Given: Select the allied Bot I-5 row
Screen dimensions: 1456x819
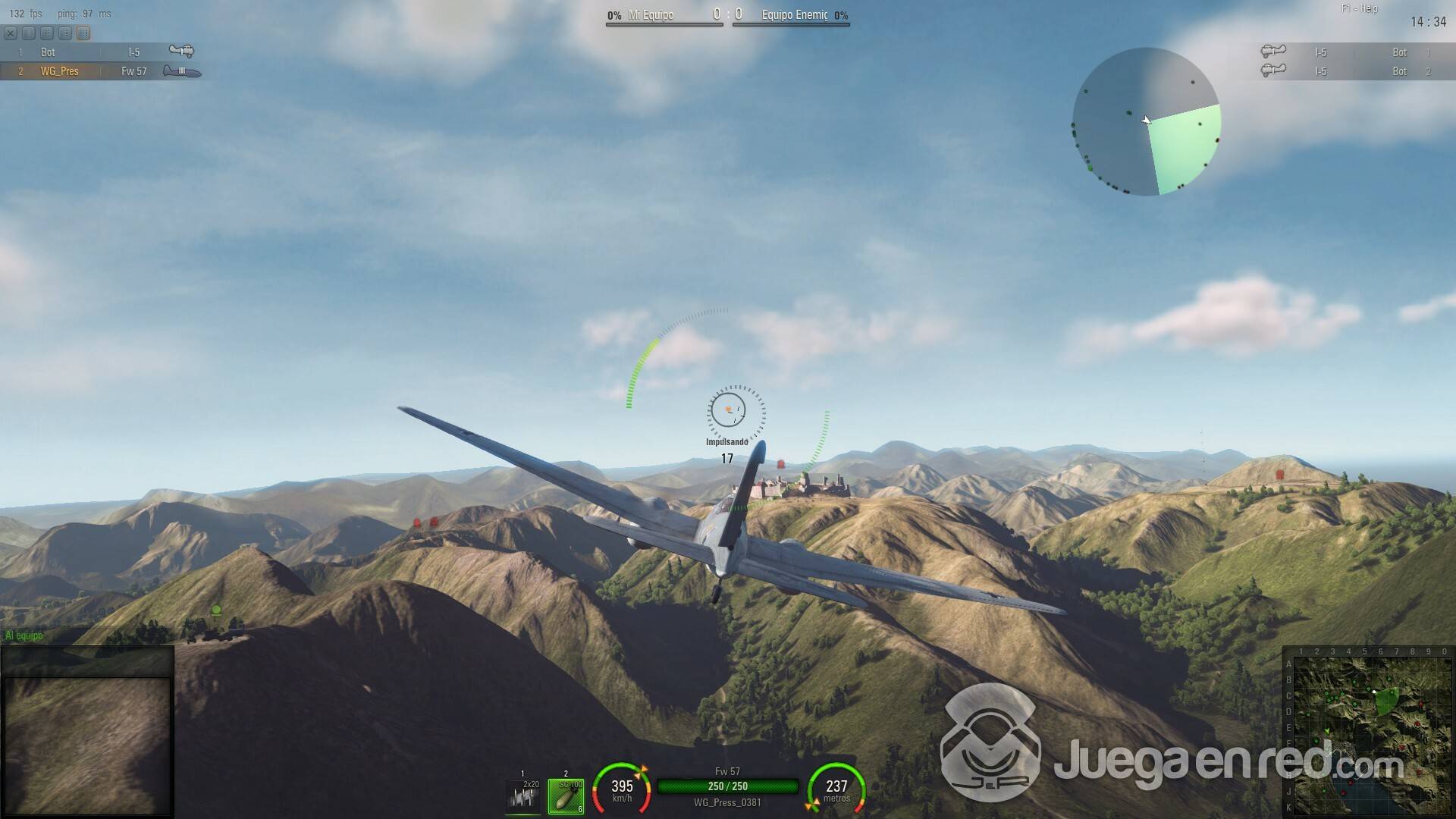Looking at the screenshot, I should [100, 52].
